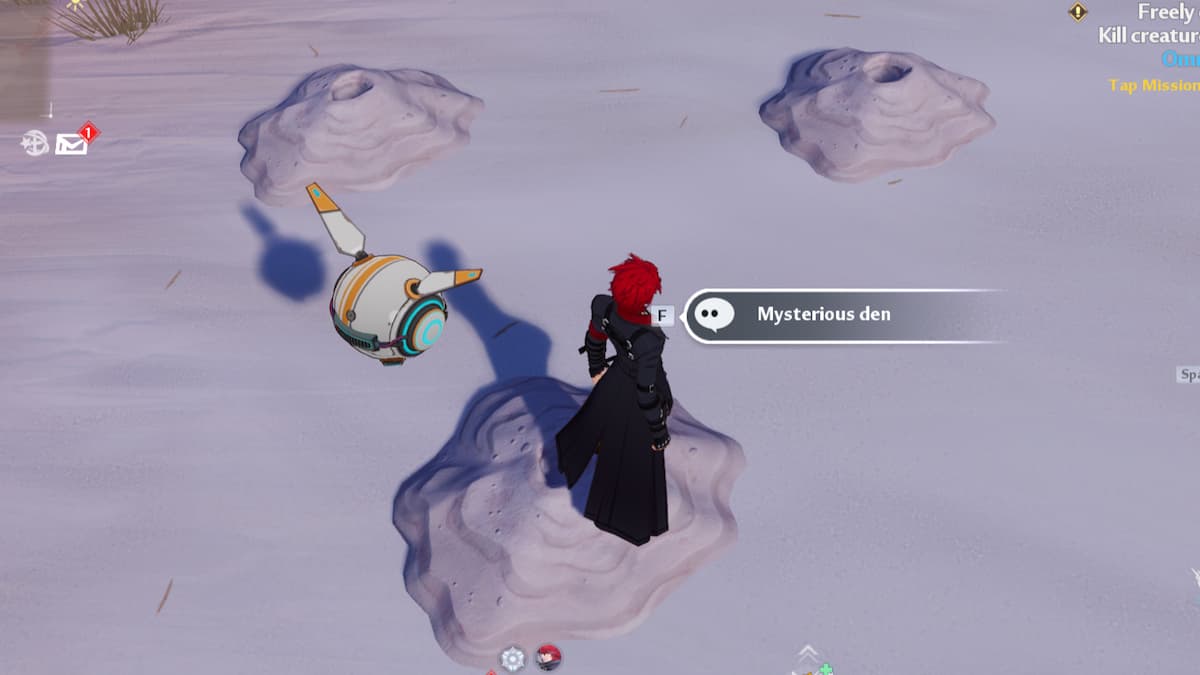Open the mail envelope with notification
The image size is (1200, 675).
72,144
